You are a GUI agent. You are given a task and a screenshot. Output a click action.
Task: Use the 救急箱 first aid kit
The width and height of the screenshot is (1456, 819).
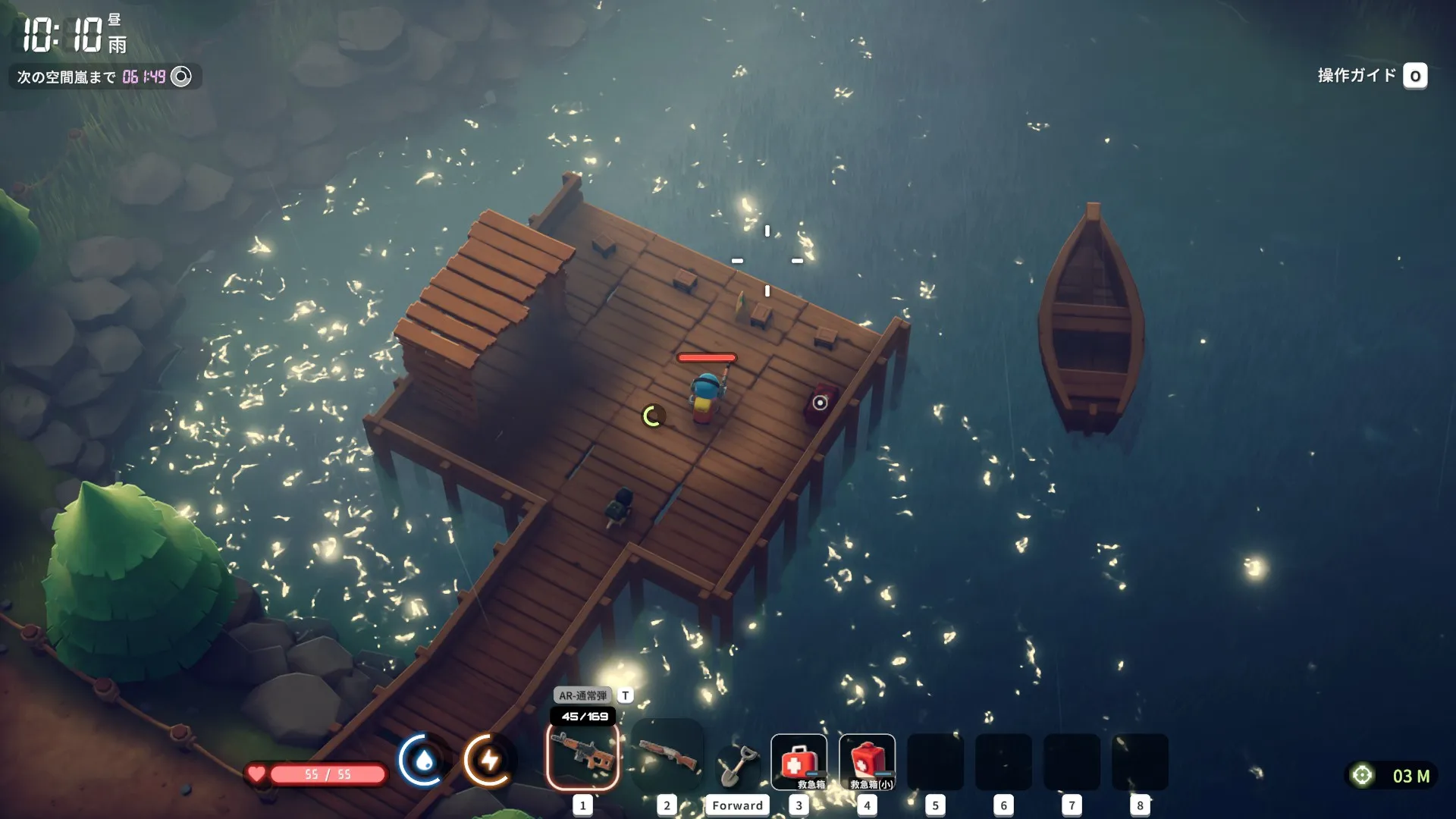(x=799, y=761)
